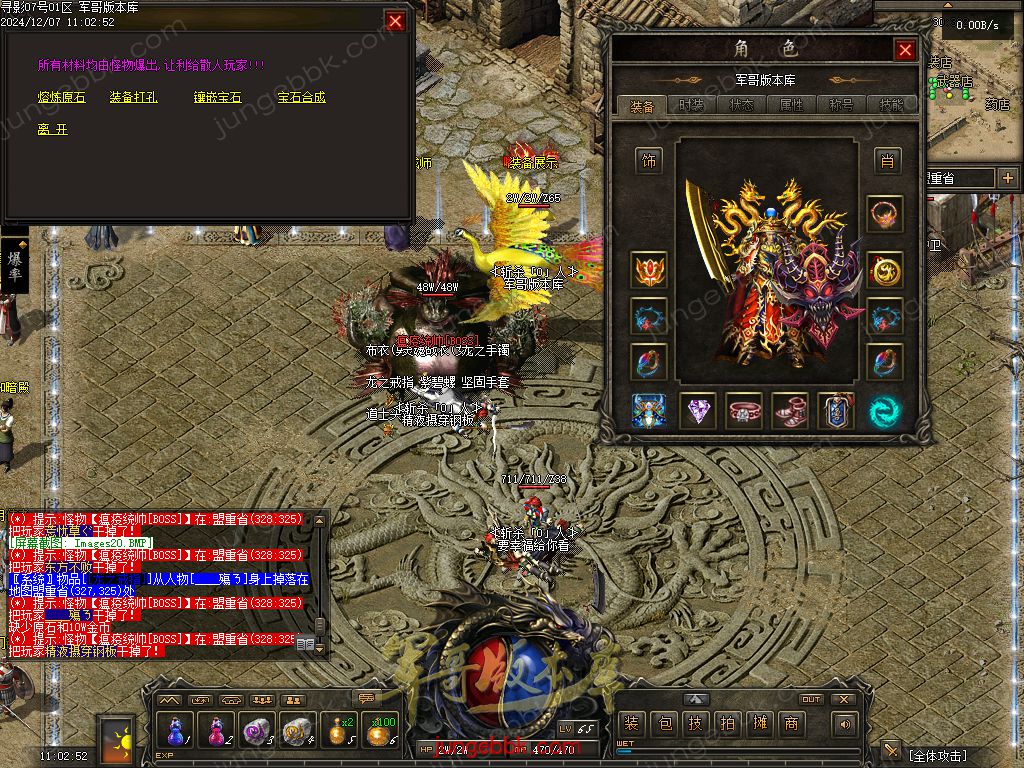Viewport: 1024px width, 768px height.
Task: Choose the 宝石合成 gem synthesis option
Action: 301,98
